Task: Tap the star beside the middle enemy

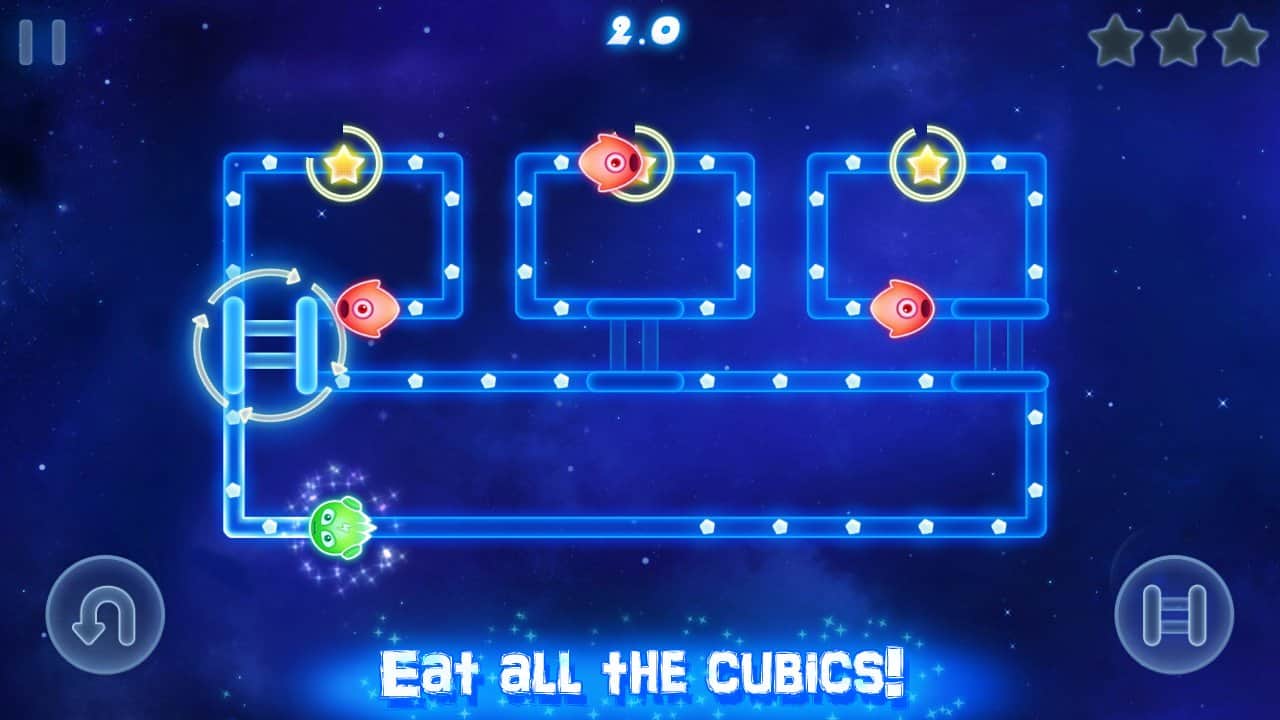Action: (x=650, y=168)
